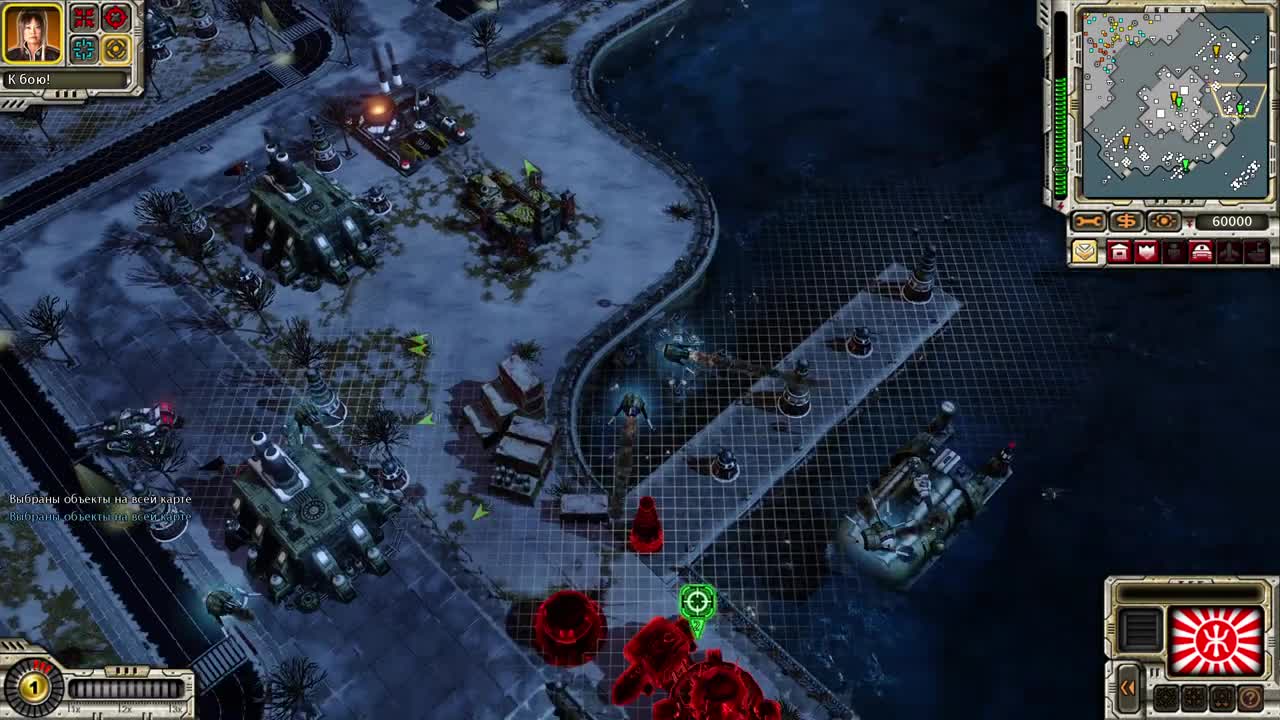
Task: Switch to the naval units build tab
Action: click(x=1254, y=250)
